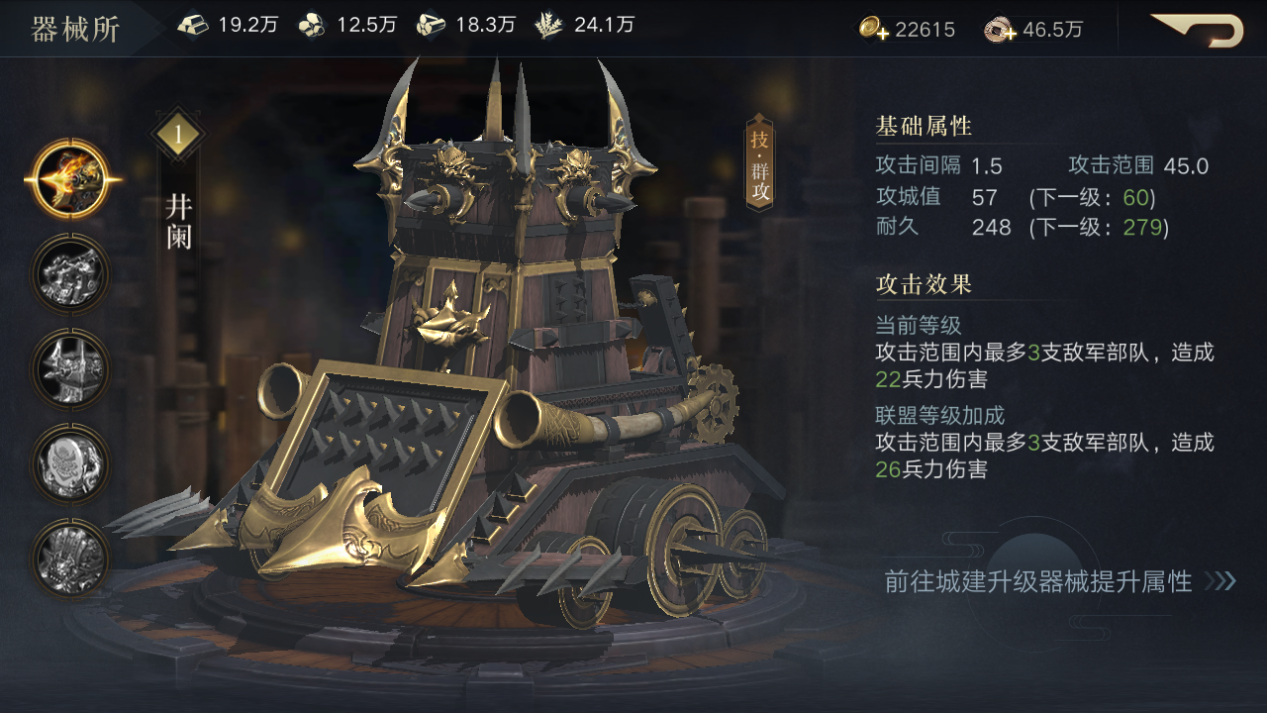Select the second siege machine icon
Image resolution: width=1267 pixels, height=713 pixels.
pos(69,273)
